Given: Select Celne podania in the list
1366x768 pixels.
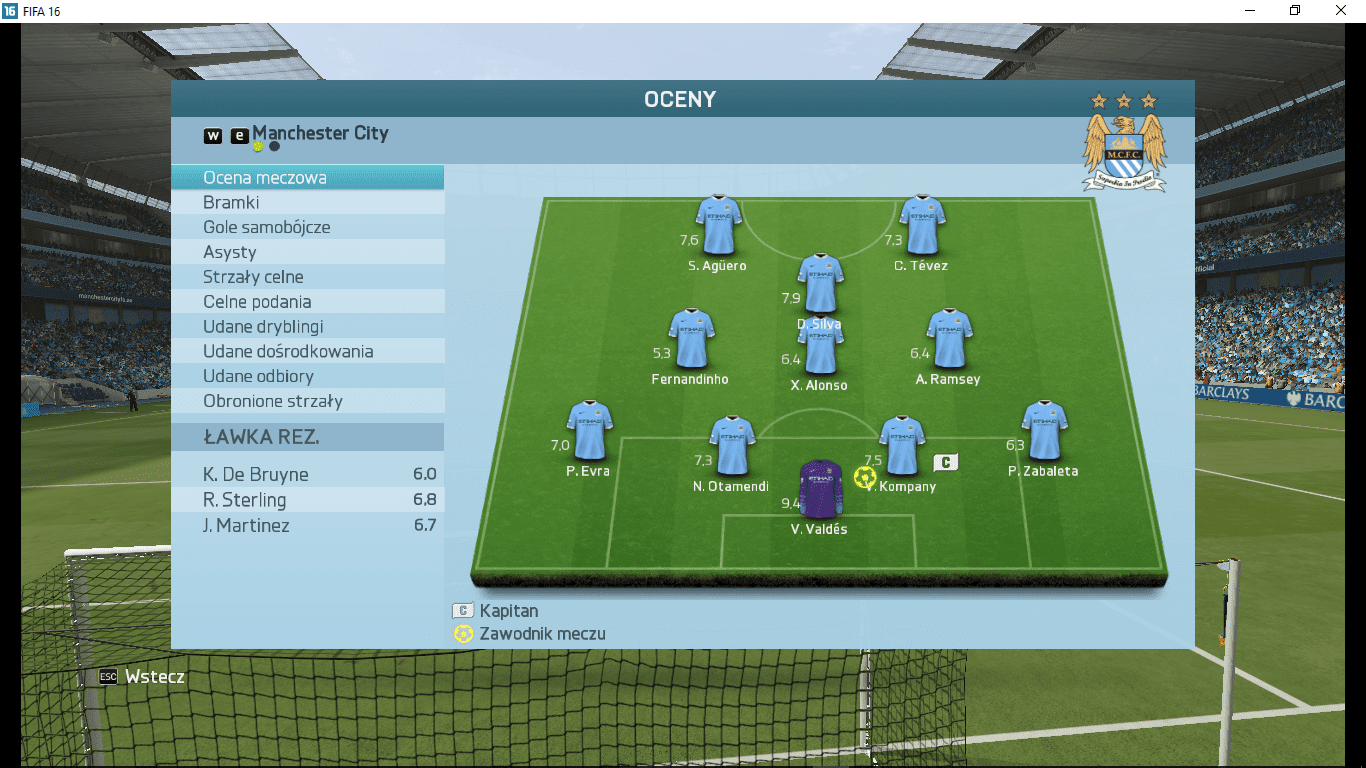Looking at the screenshot, I should [307, 302].
